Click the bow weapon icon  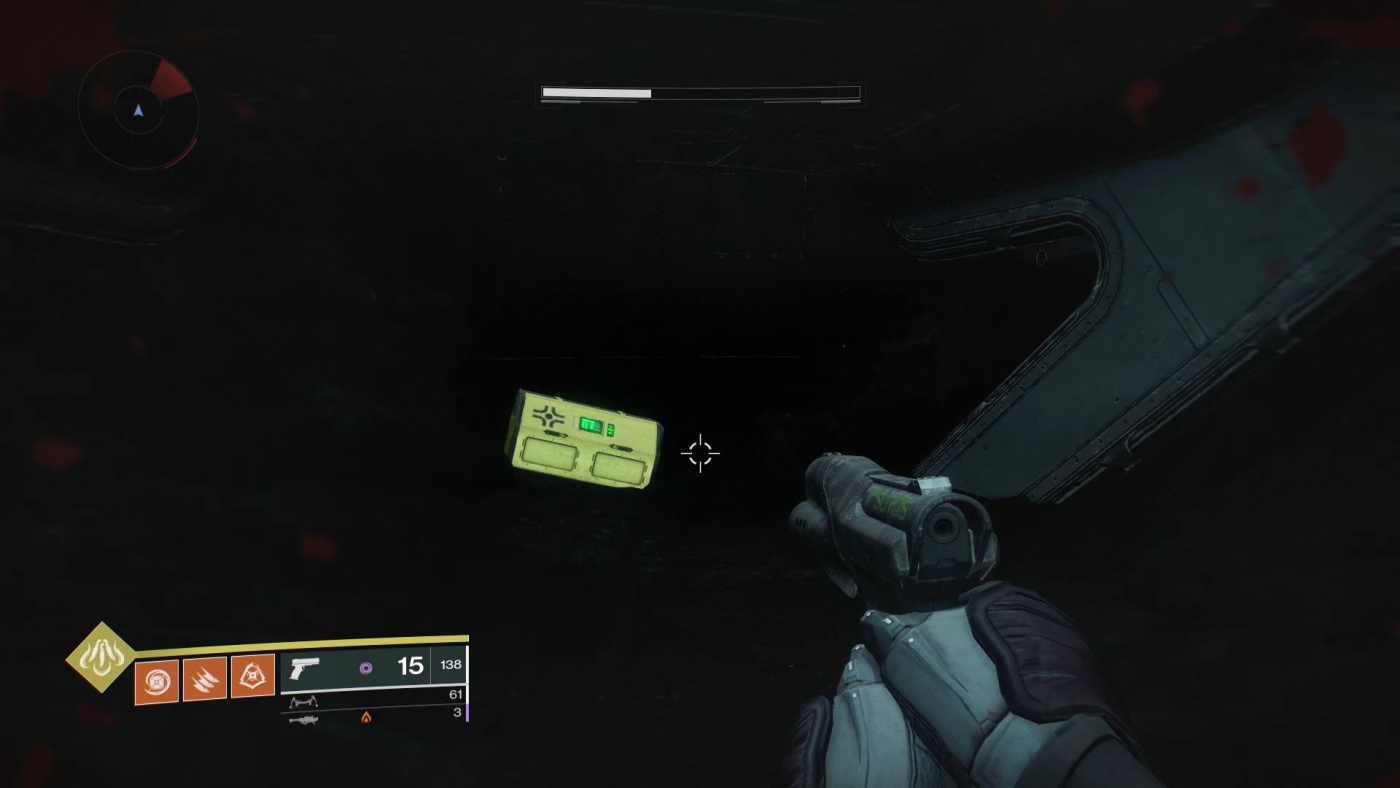click(x=304, y=700)
